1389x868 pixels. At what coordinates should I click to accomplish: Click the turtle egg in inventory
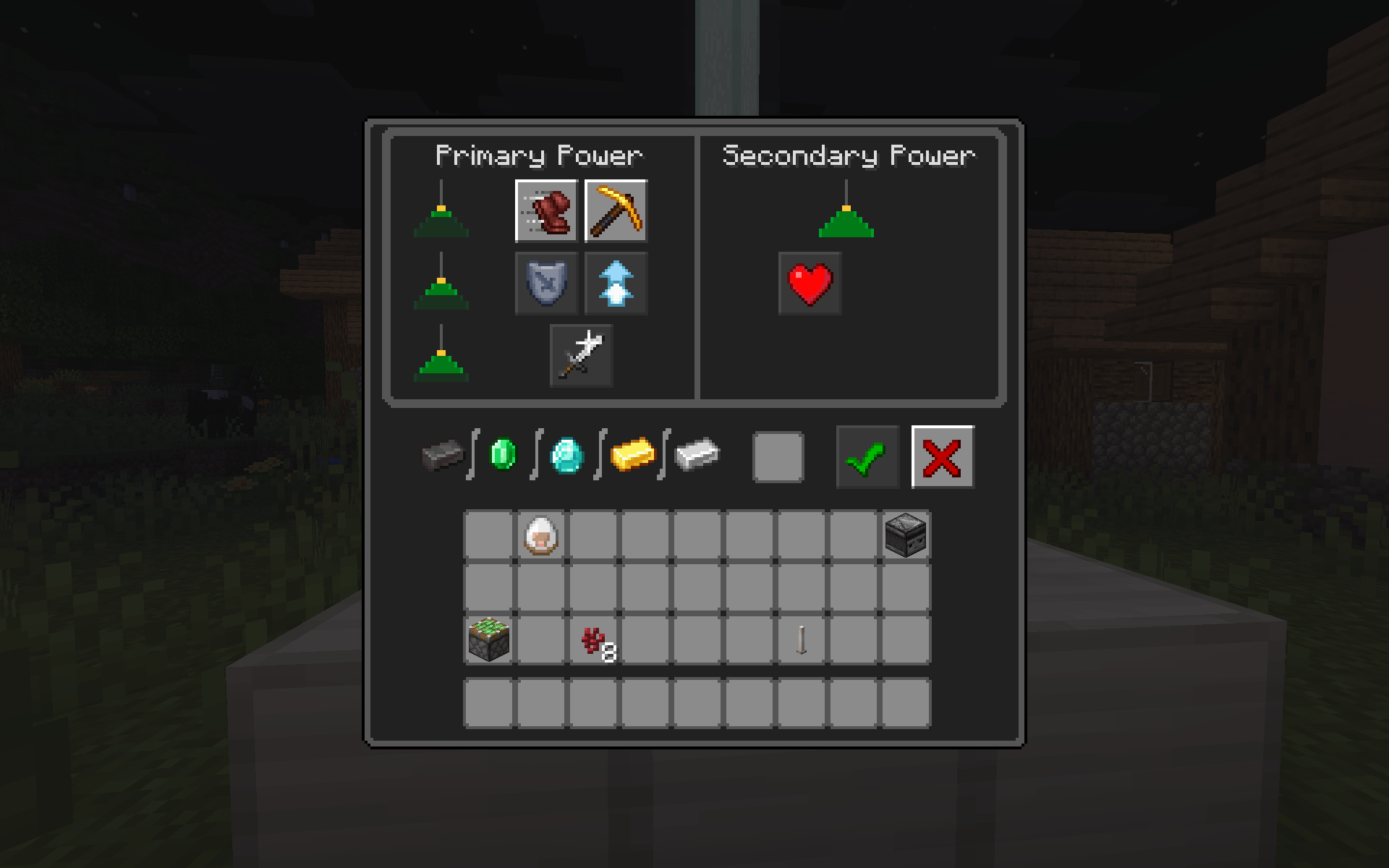(x=541, y=534)
